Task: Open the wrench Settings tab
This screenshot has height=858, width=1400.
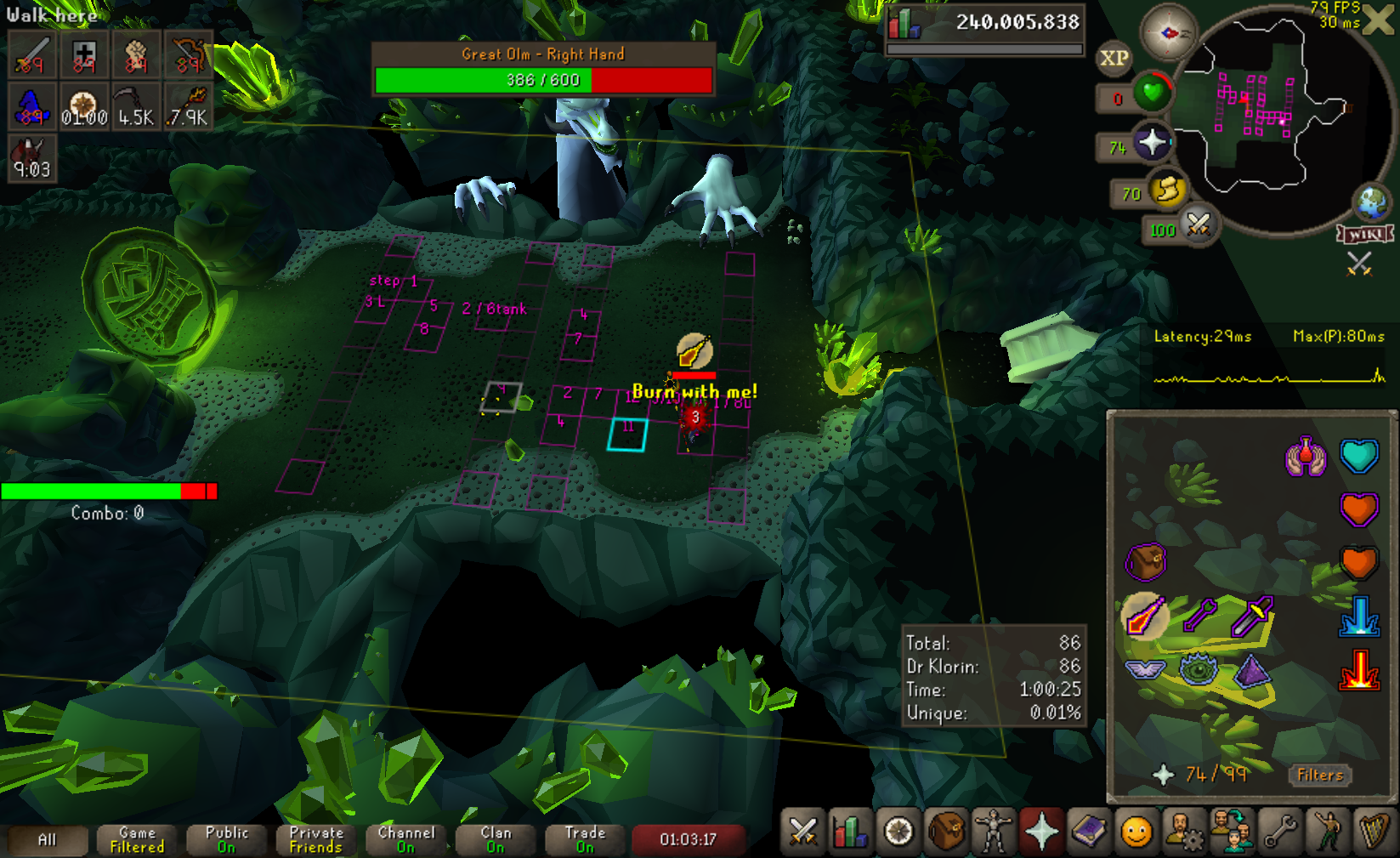Action: pos(1279,832)
